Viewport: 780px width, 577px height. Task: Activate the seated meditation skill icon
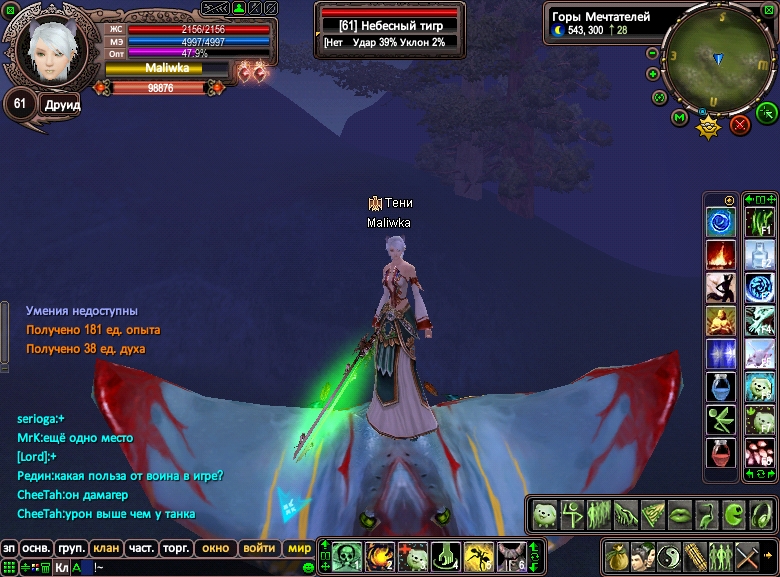720,321
